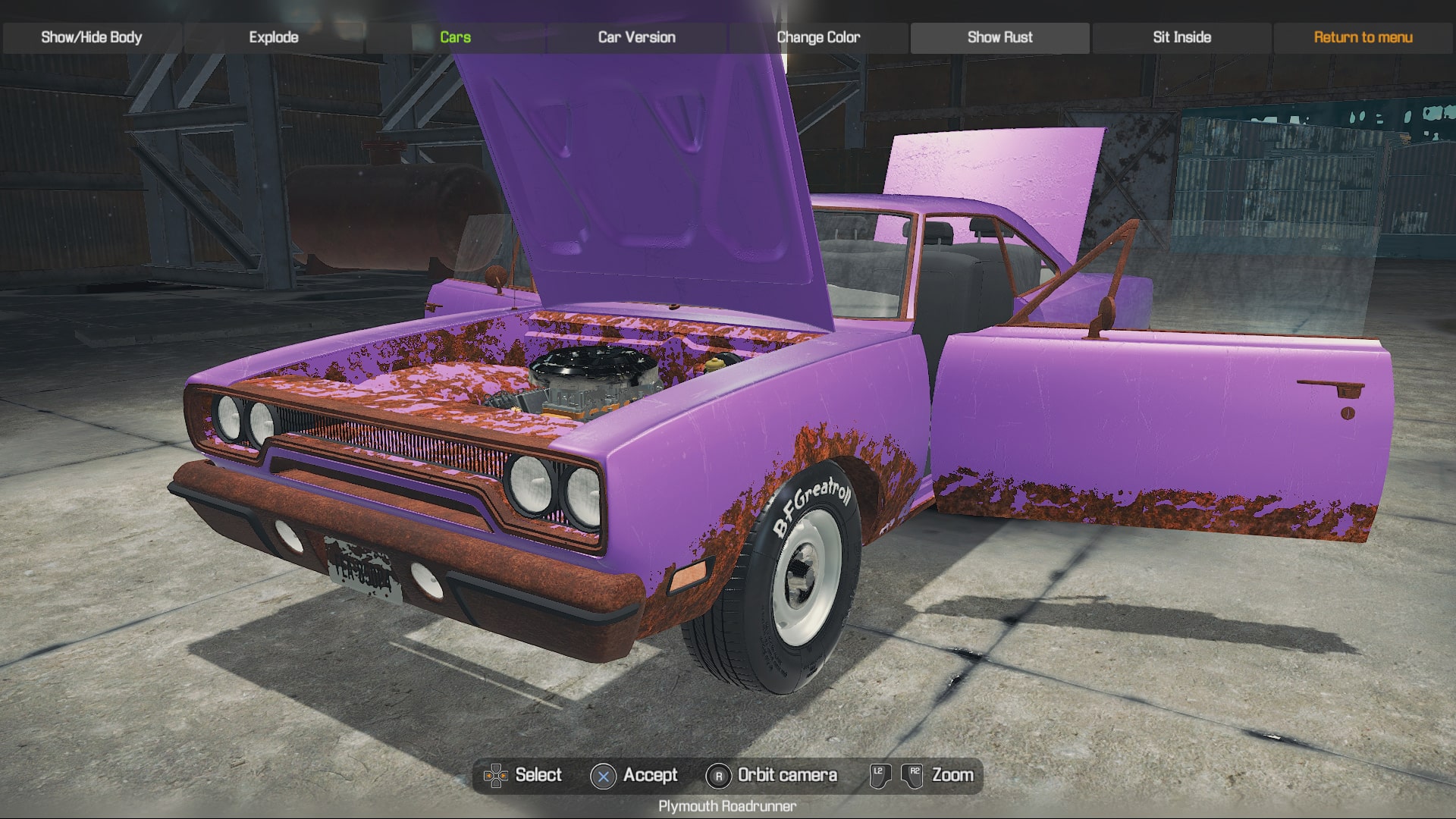Activate the Explode view

(273, 36)
